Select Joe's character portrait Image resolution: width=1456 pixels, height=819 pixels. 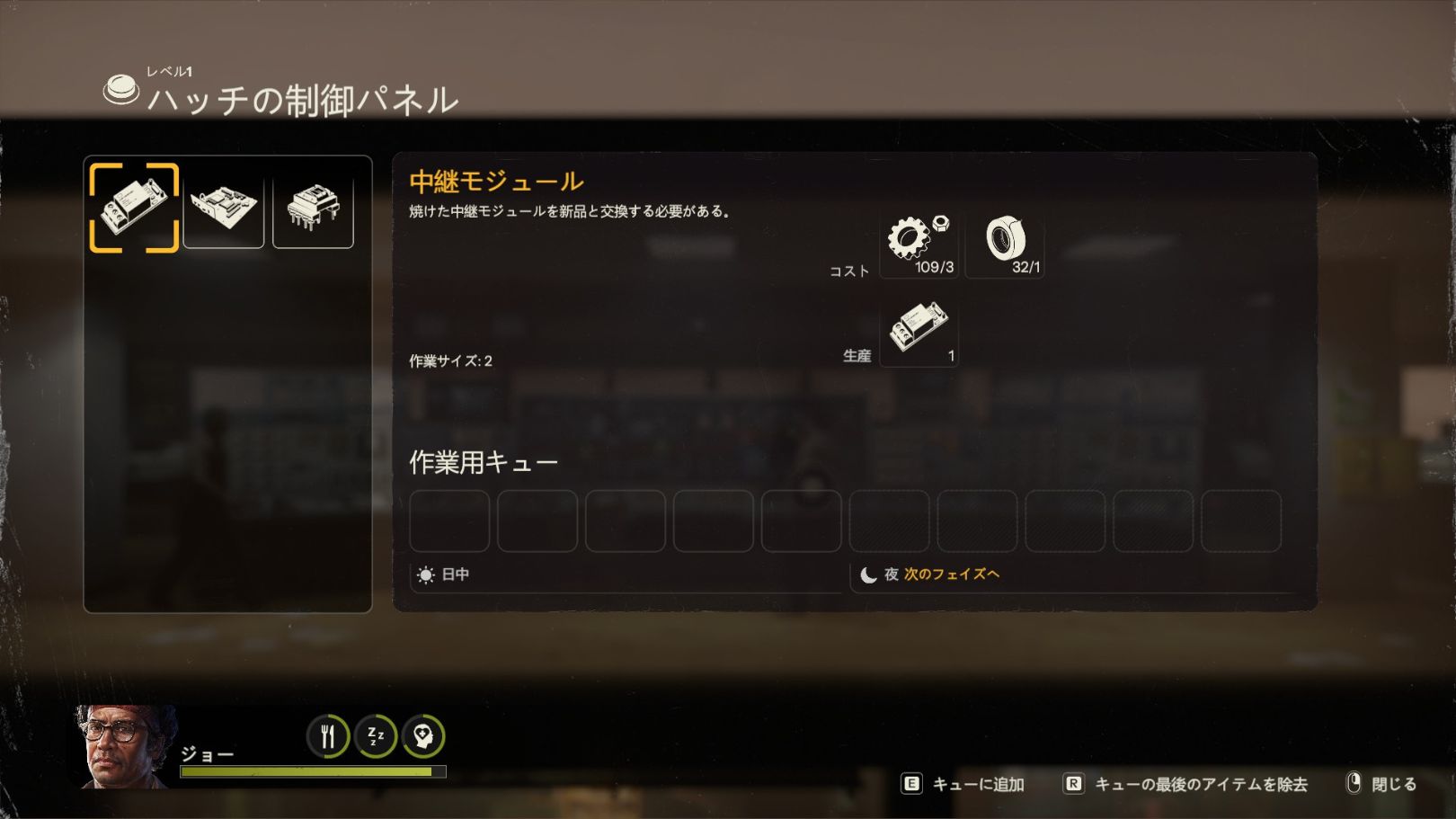pyautogui.click(x=126, y=747)
